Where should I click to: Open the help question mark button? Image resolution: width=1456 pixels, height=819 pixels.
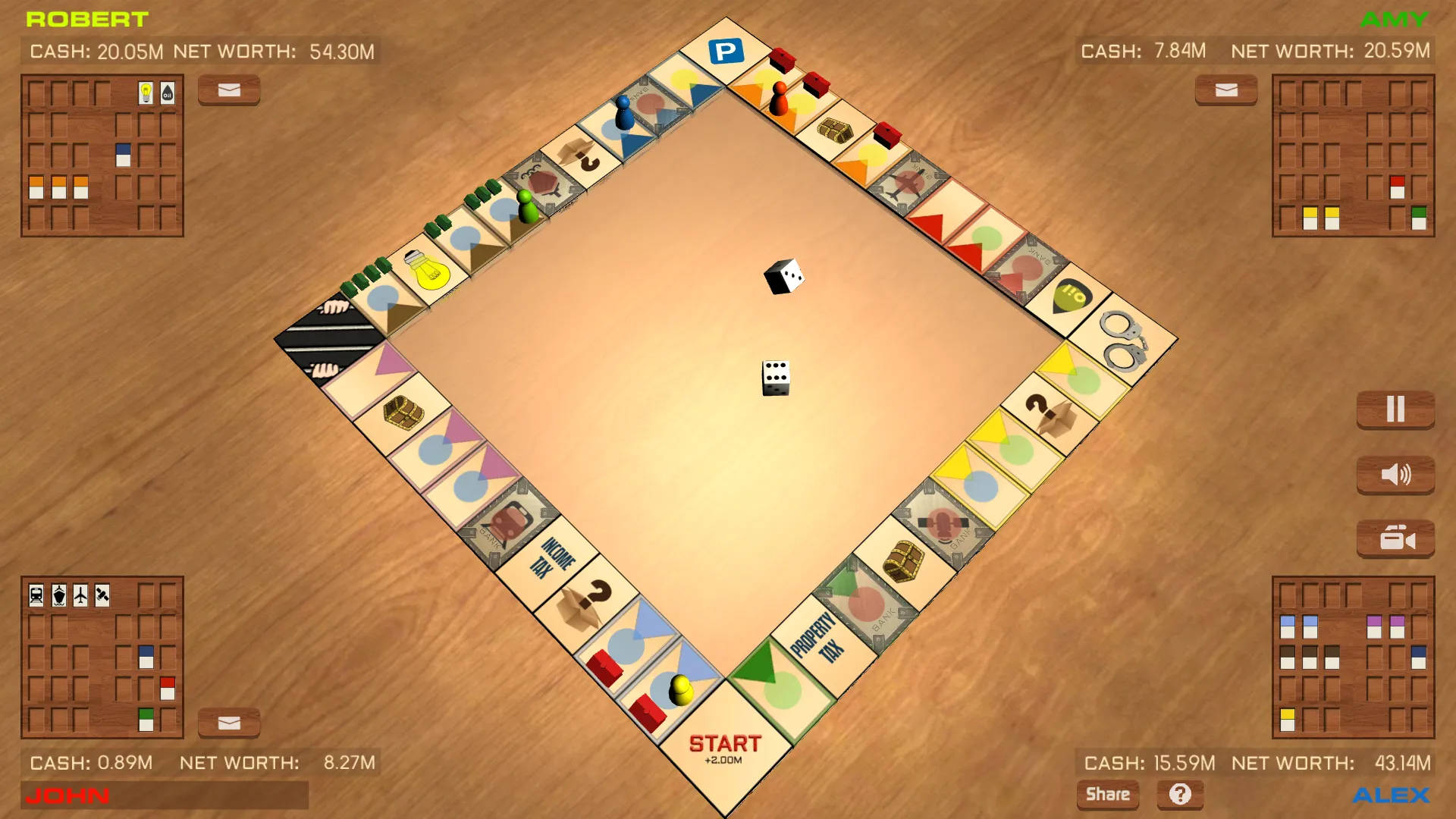1180,794
